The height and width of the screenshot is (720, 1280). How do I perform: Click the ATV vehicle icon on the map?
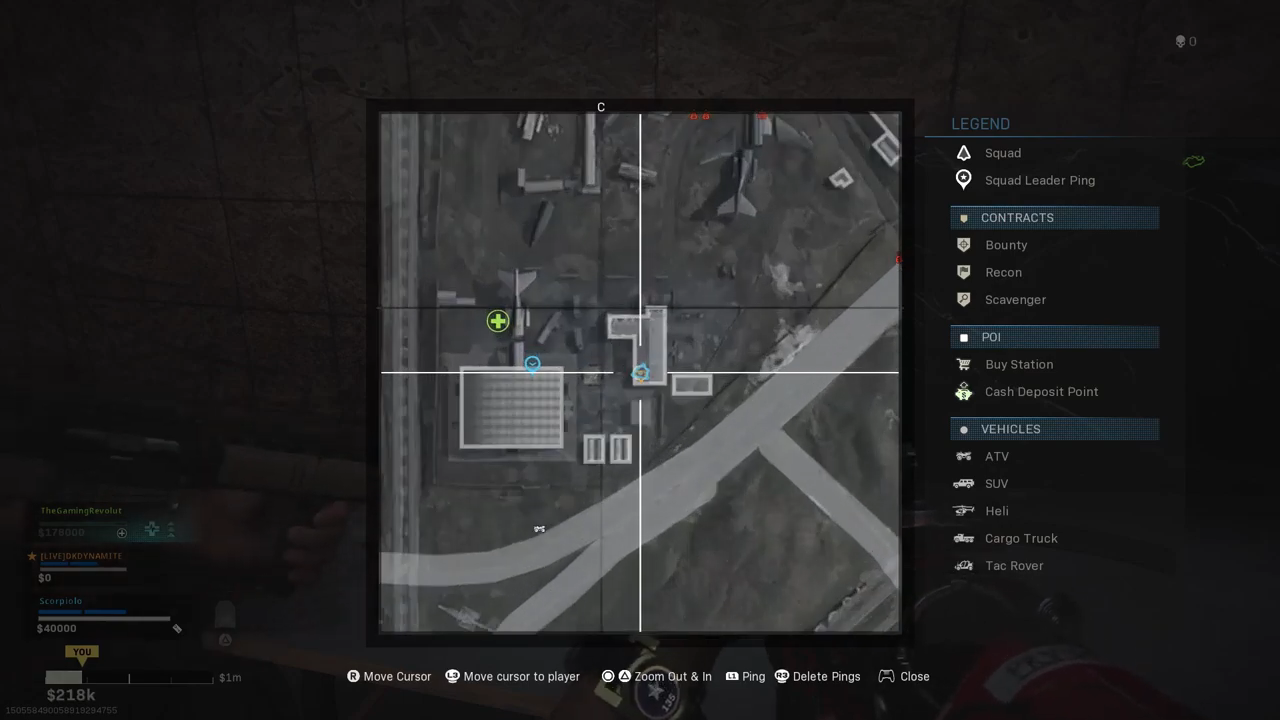click(x=539, y=529)
